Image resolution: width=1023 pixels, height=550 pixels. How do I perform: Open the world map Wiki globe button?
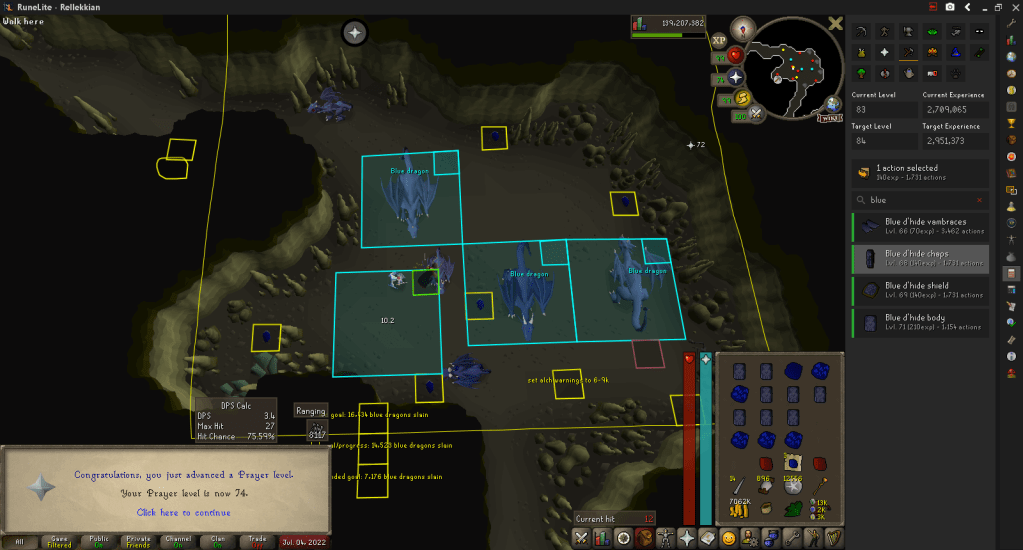pos(832,105)
